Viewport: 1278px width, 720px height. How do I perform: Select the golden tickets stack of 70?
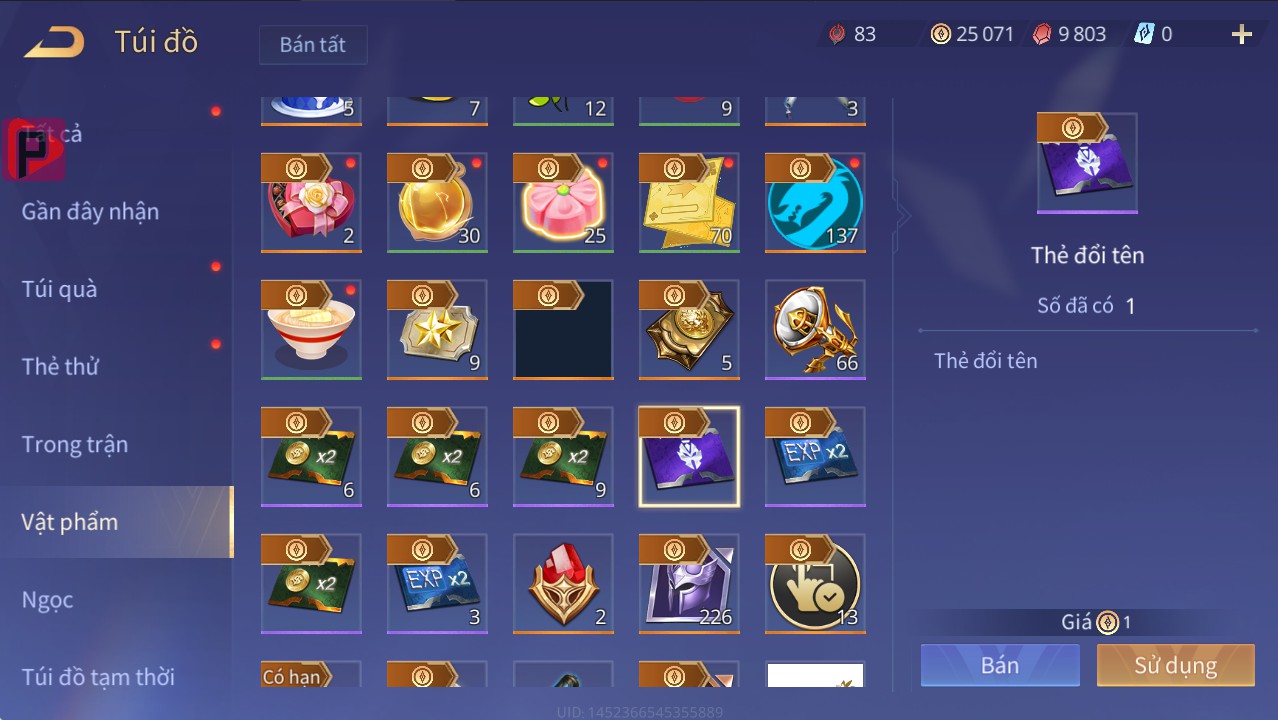click(689, 203)
